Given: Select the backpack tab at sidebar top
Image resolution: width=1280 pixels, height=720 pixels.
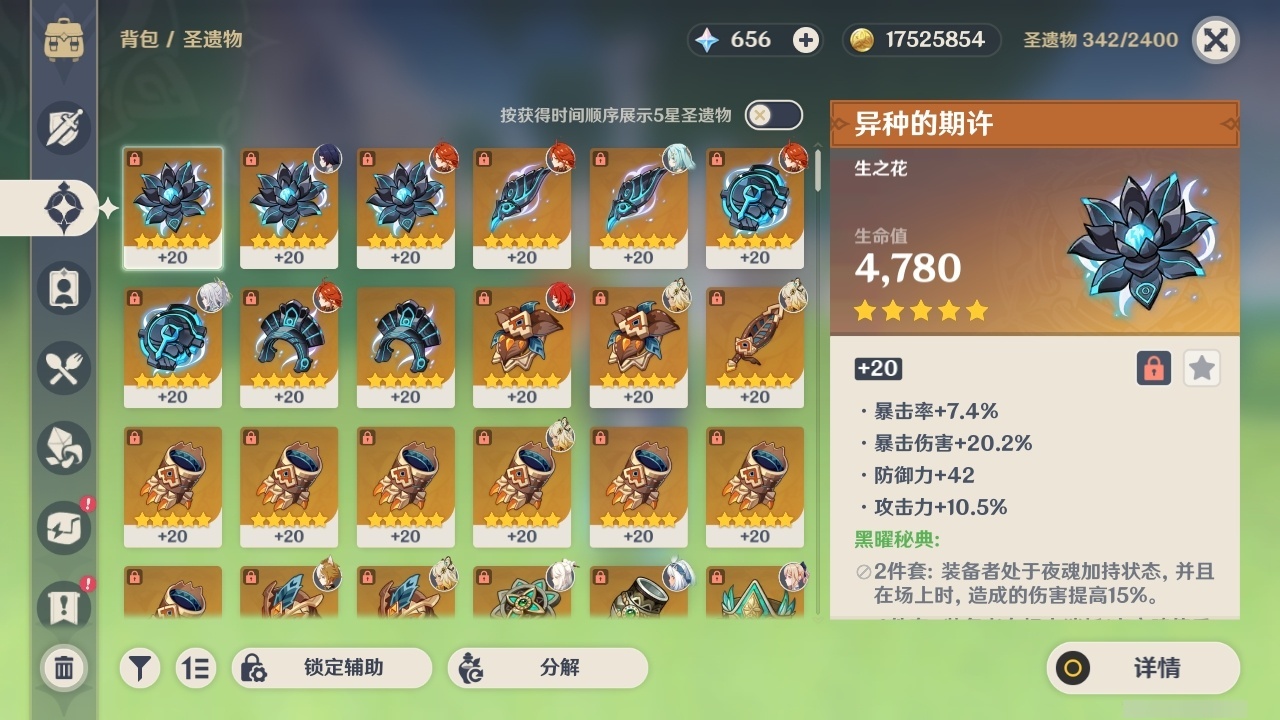Looking at the screenshot, I should coord(63,40).
